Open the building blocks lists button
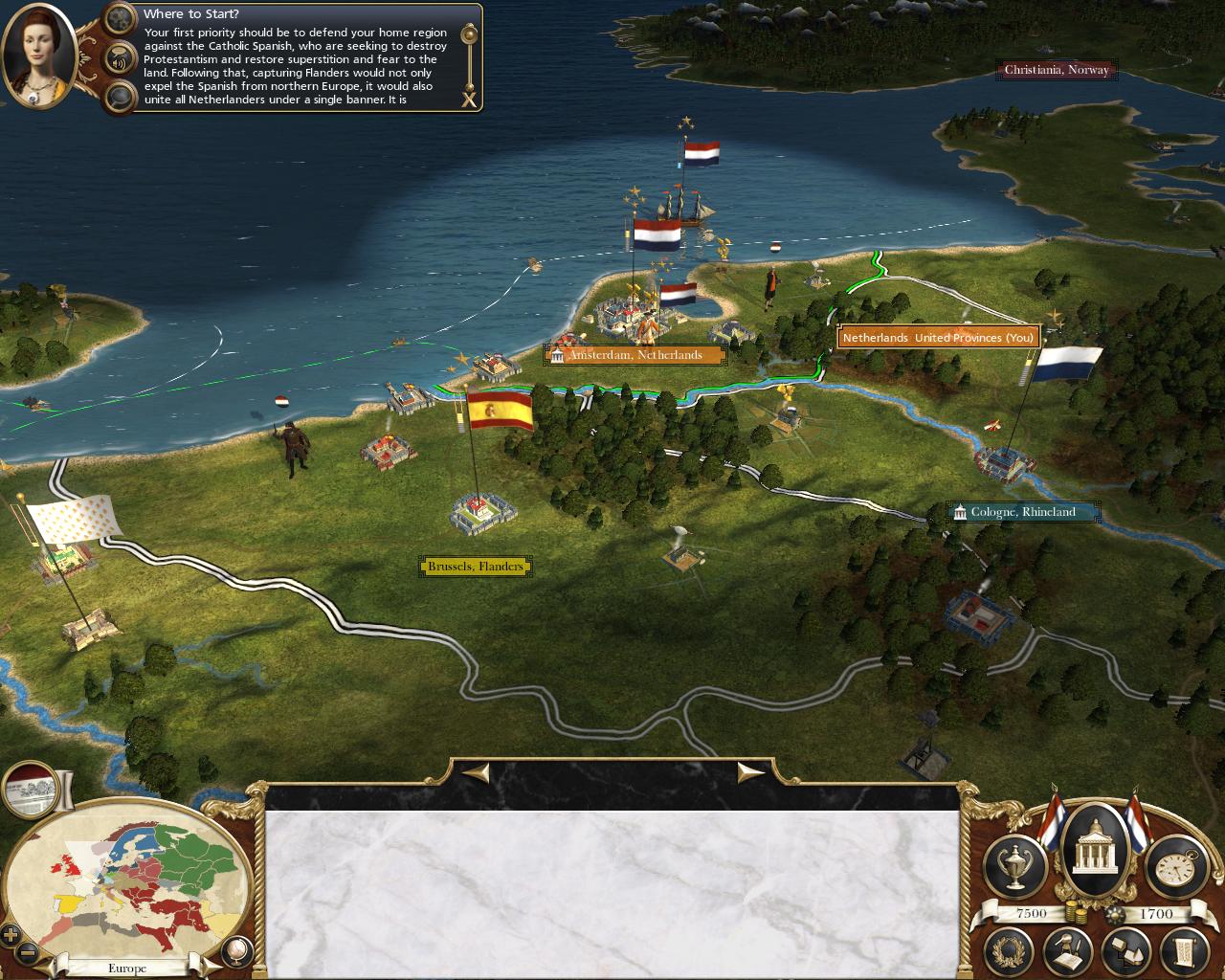 (1125, 949)
